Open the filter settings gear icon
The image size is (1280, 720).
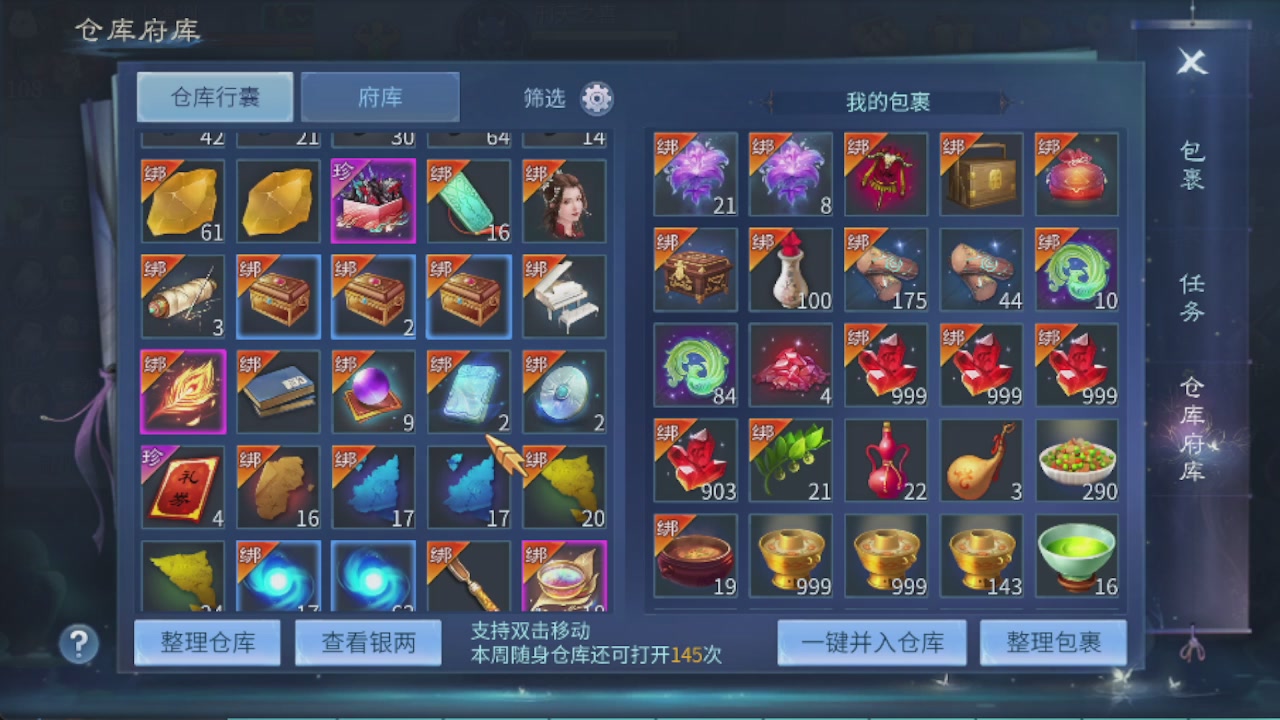click(x=597, y=99)
